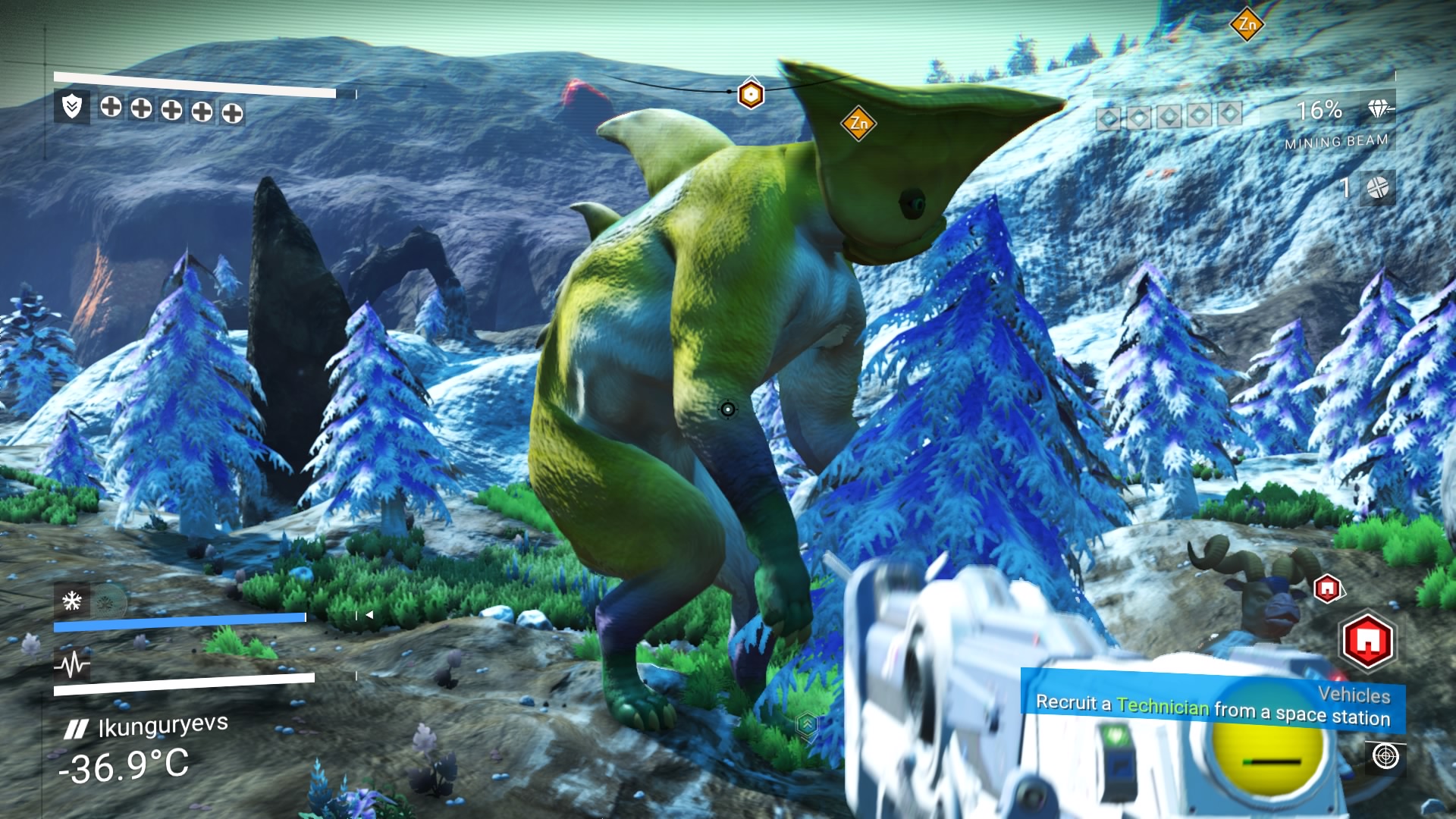The width and height of the screenshot is (1456, 819).
Task: Click the target scanner icon
Action: (x=1385, y=757)
